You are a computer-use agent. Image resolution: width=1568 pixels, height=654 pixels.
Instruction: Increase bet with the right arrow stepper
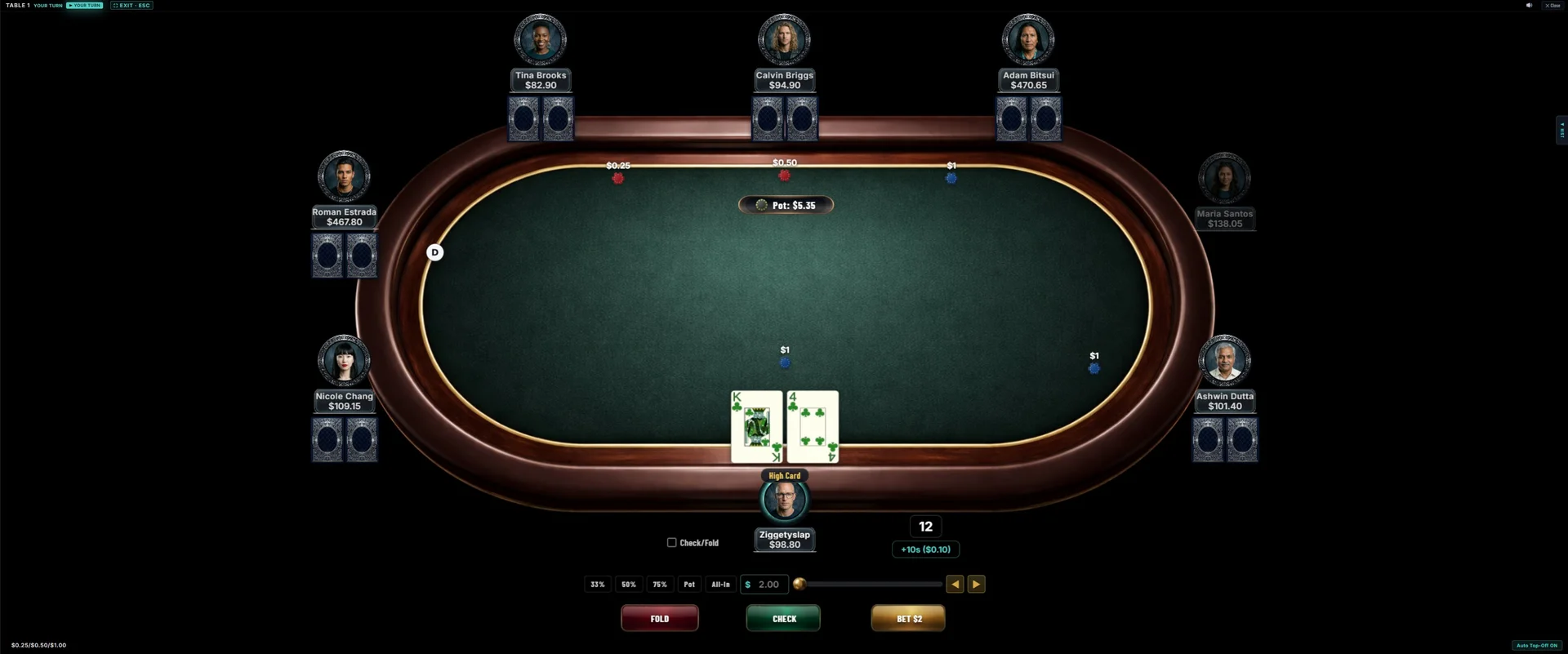pyautogui.click(x=977, y=584)
